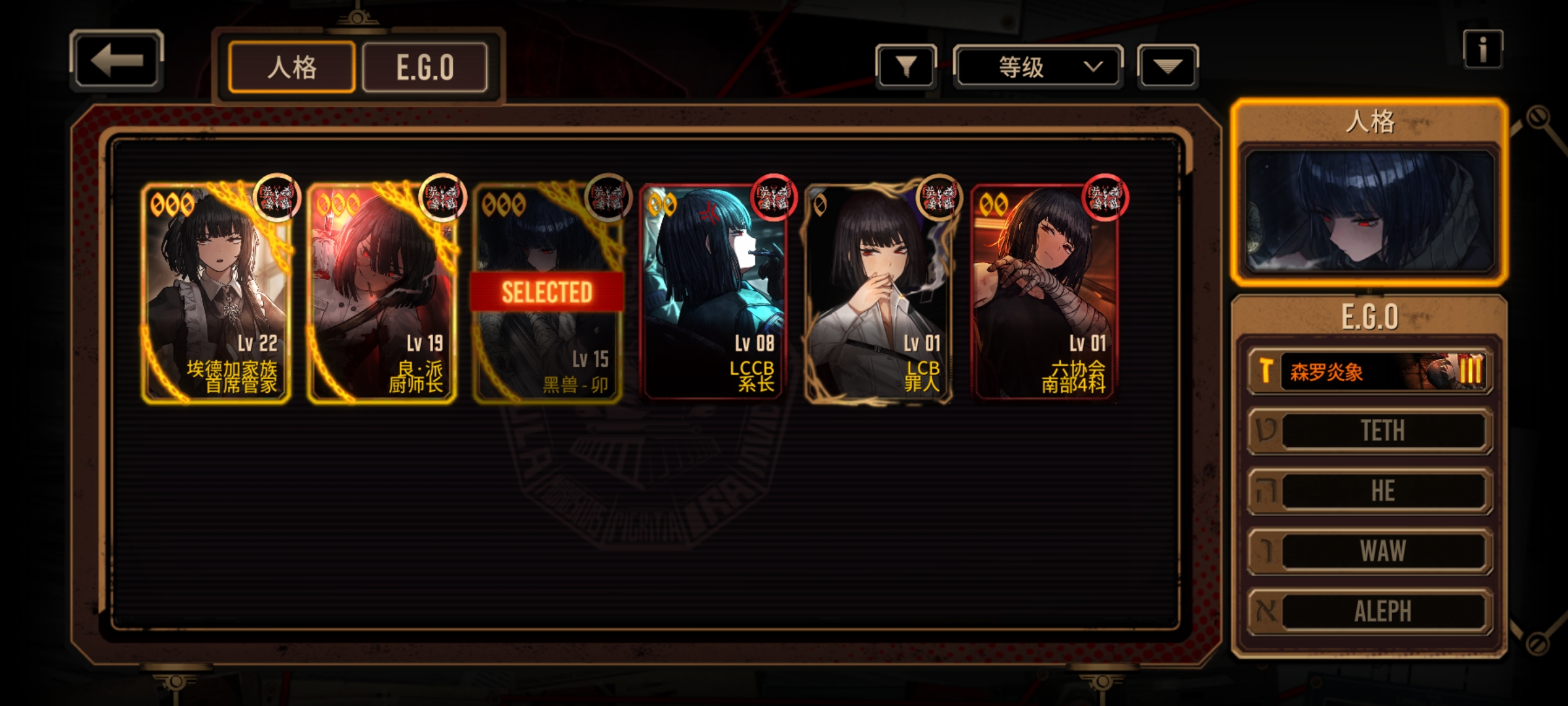Go back with the arrow button
The height and width of the screenshot is (706, 1568).
pos(116,60)
